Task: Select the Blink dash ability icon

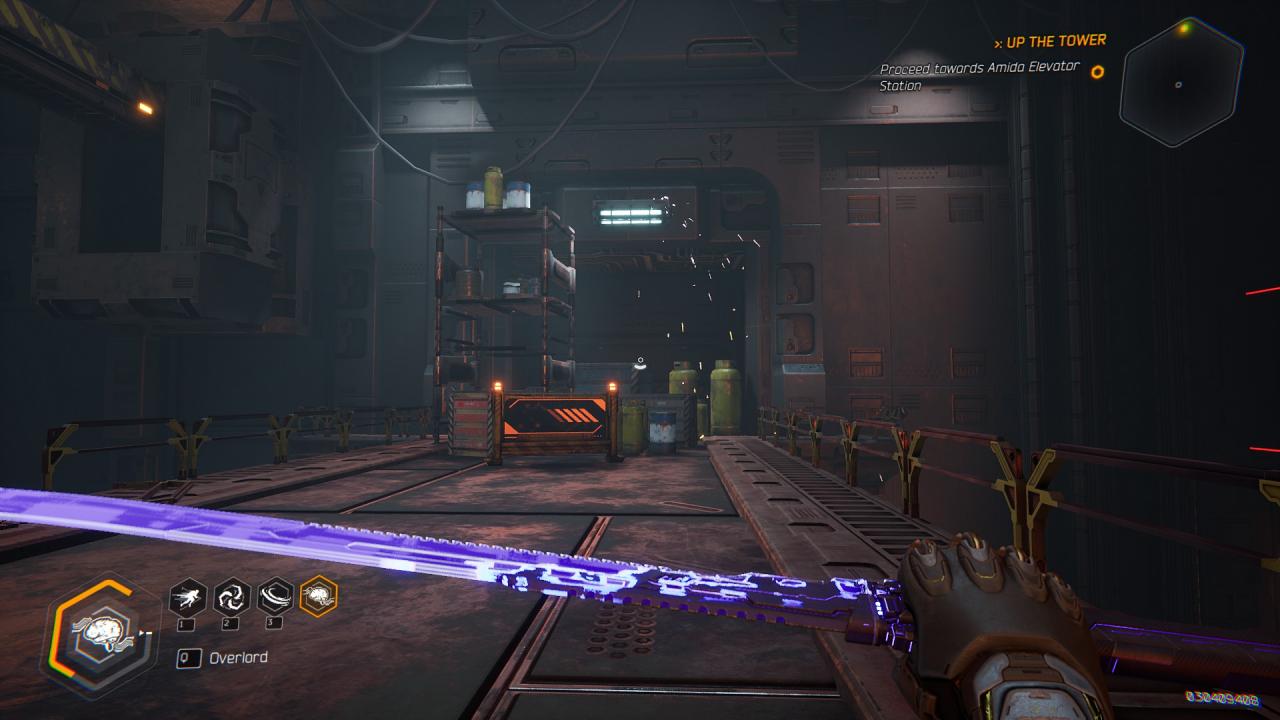Action: [x=188, y=598]
